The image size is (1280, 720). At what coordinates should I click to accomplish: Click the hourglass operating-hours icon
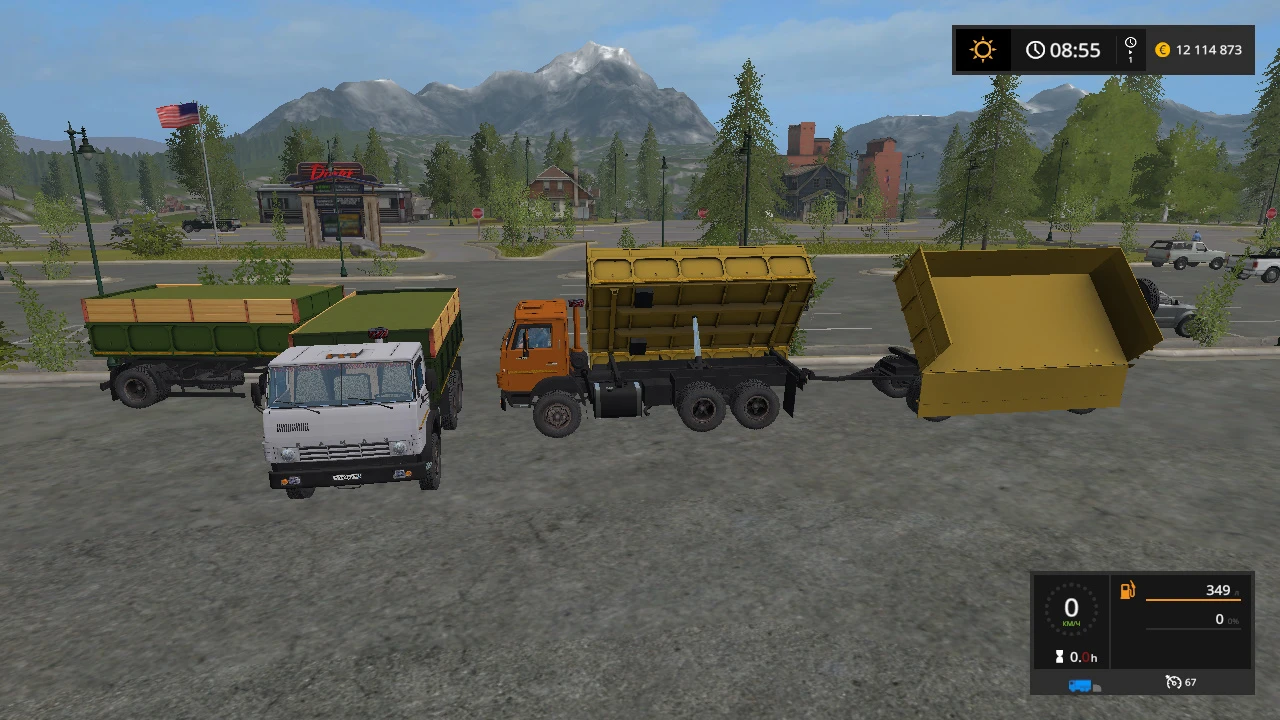(x=1059, y=655)
